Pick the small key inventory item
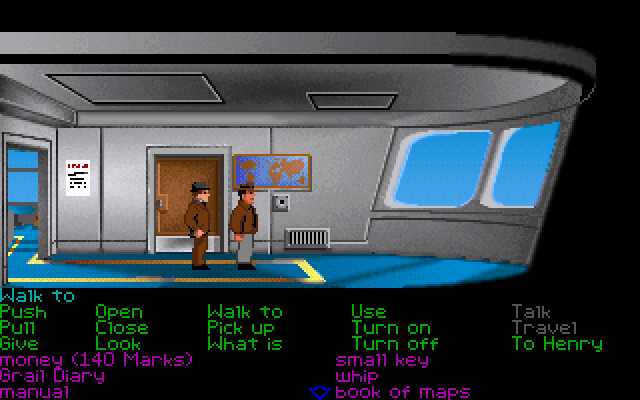 click(382, 360)
